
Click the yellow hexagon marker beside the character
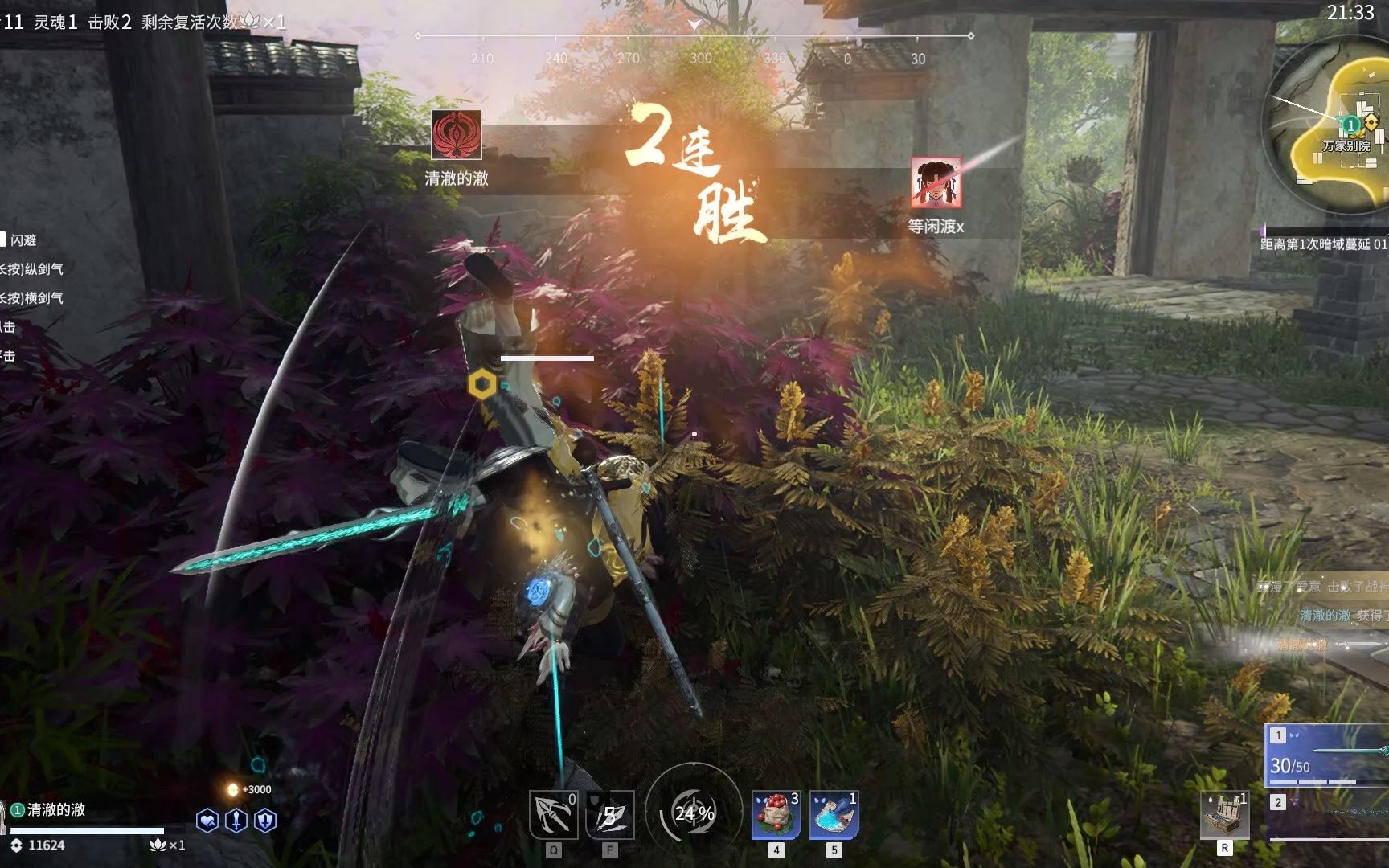pos(482,384)
